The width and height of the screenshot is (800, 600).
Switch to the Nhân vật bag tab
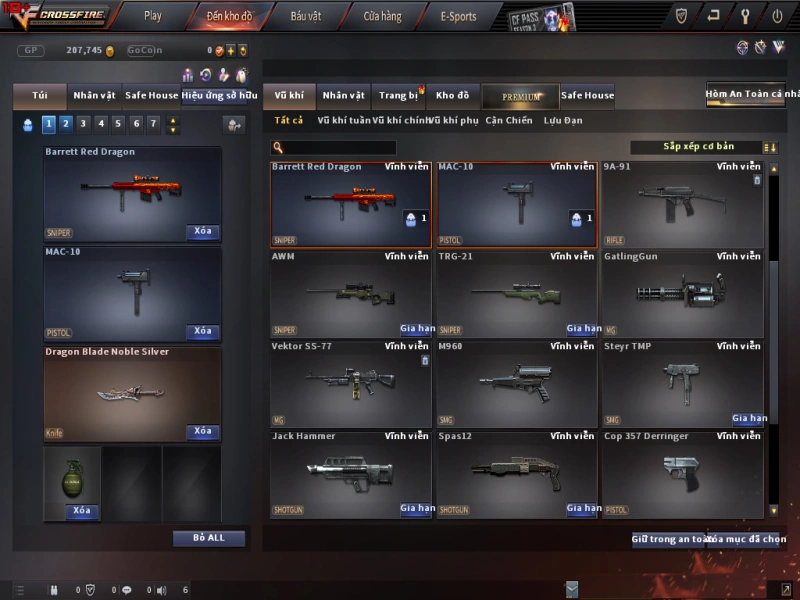point(94,96)
